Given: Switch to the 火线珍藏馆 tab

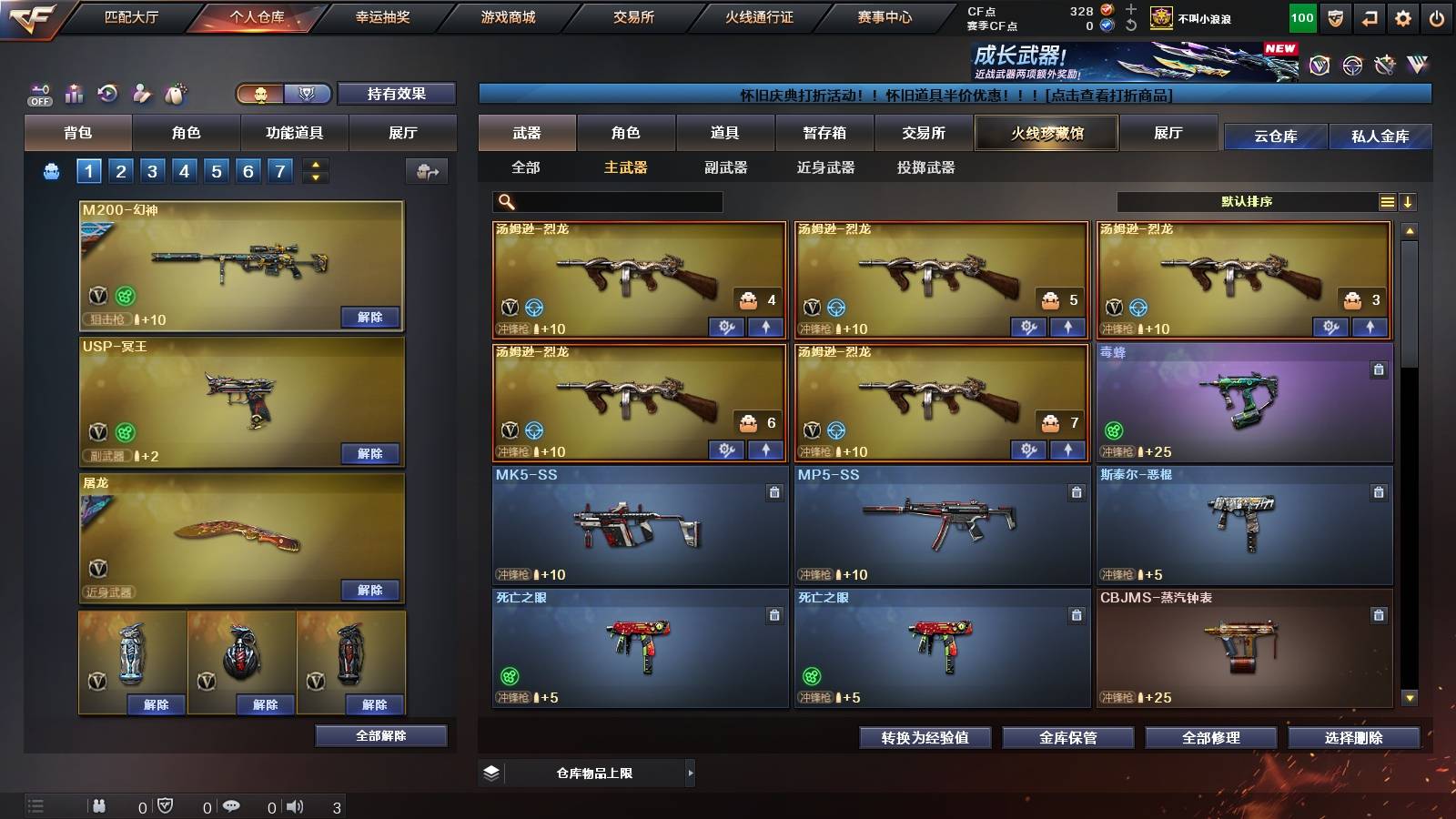Looking at the screenshot, I should (1045, 133).
